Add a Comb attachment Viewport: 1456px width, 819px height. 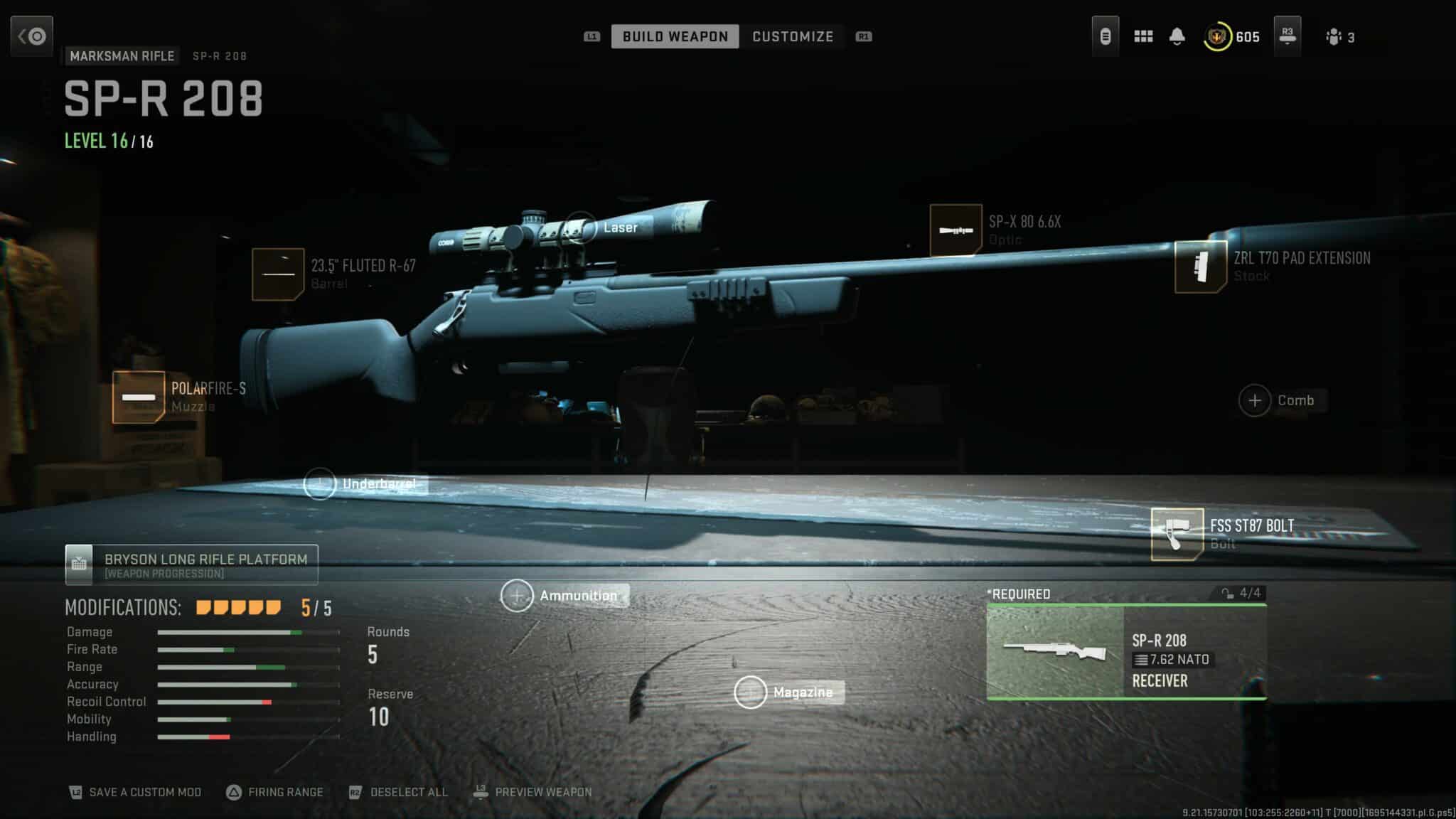(1255, 401)
